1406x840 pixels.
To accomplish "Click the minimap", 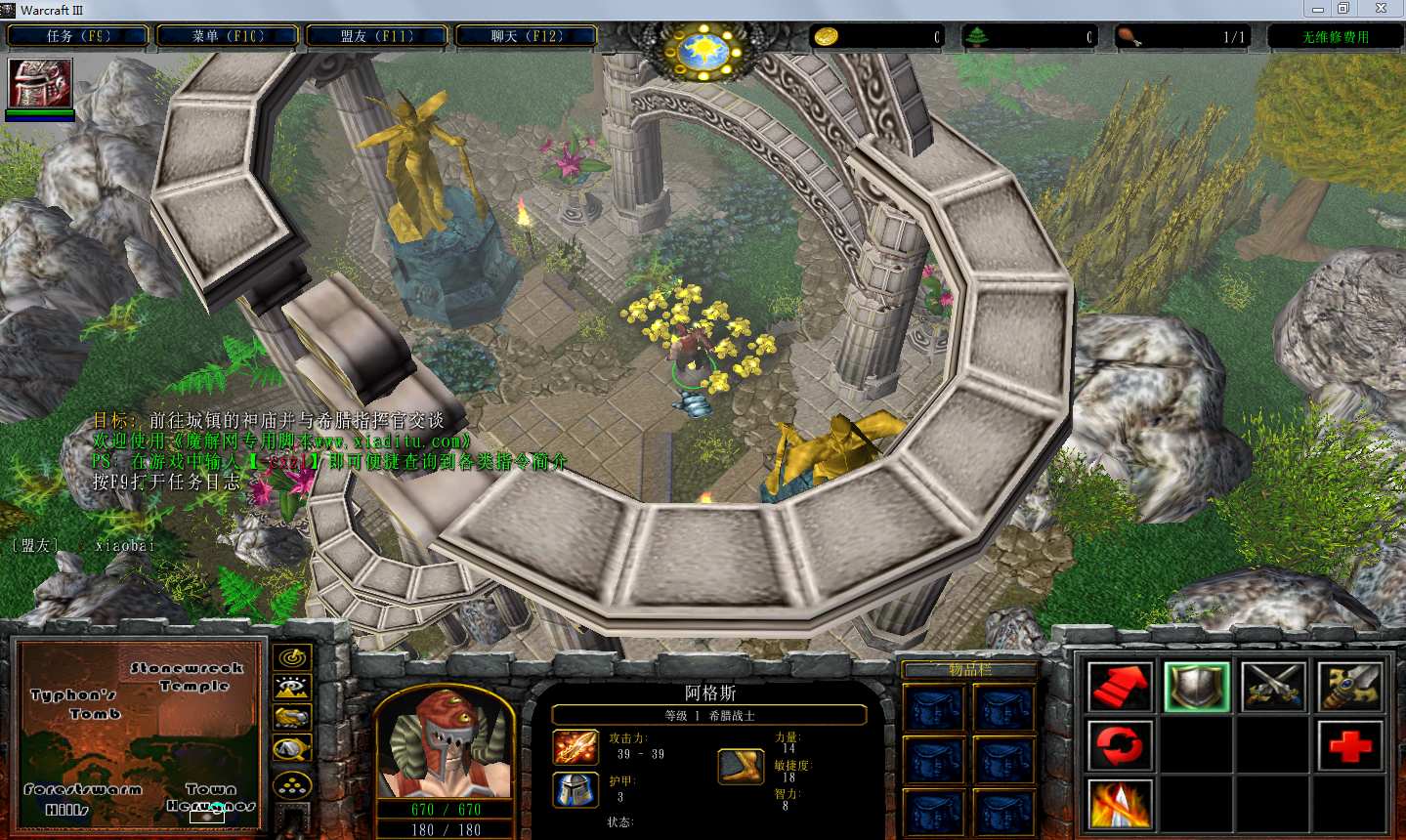I will [140, 735].
